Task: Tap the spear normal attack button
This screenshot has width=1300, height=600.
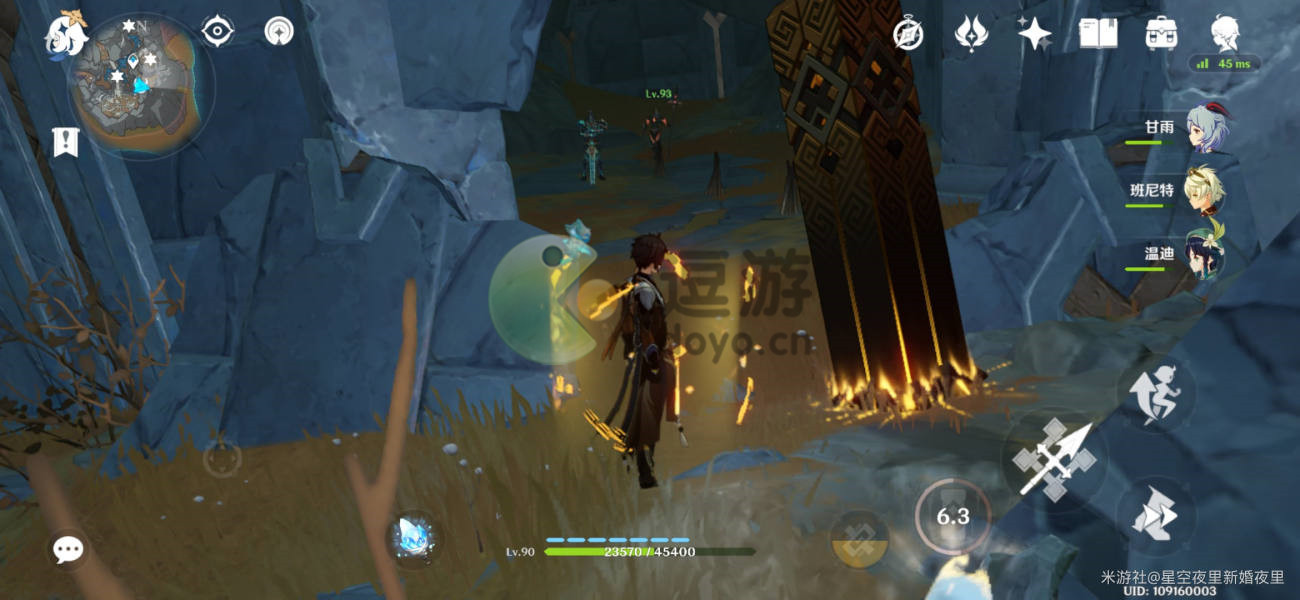Action: pos(1053,460)
